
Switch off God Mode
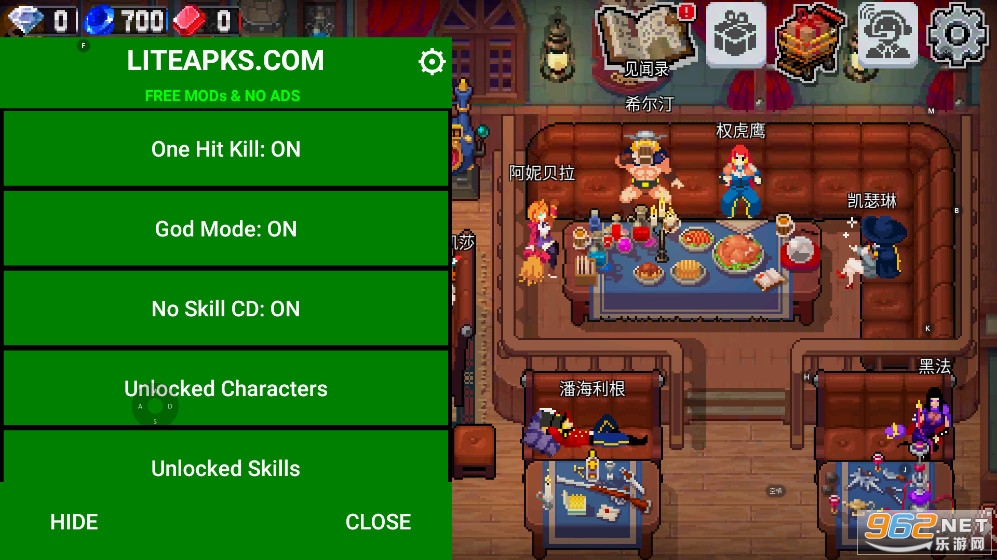pyautogui.click(x=226, y=229)
